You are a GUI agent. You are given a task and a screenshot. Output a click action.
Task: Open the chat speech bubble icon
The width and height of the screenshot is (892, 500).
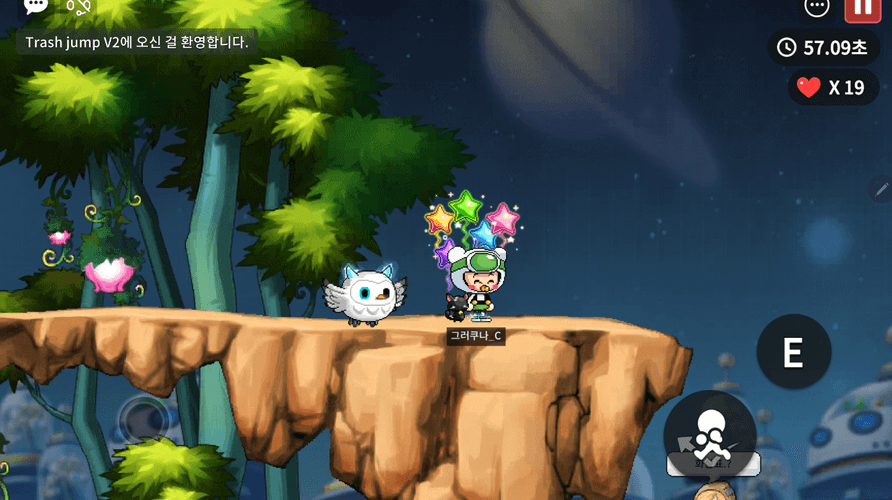point(36,6)
